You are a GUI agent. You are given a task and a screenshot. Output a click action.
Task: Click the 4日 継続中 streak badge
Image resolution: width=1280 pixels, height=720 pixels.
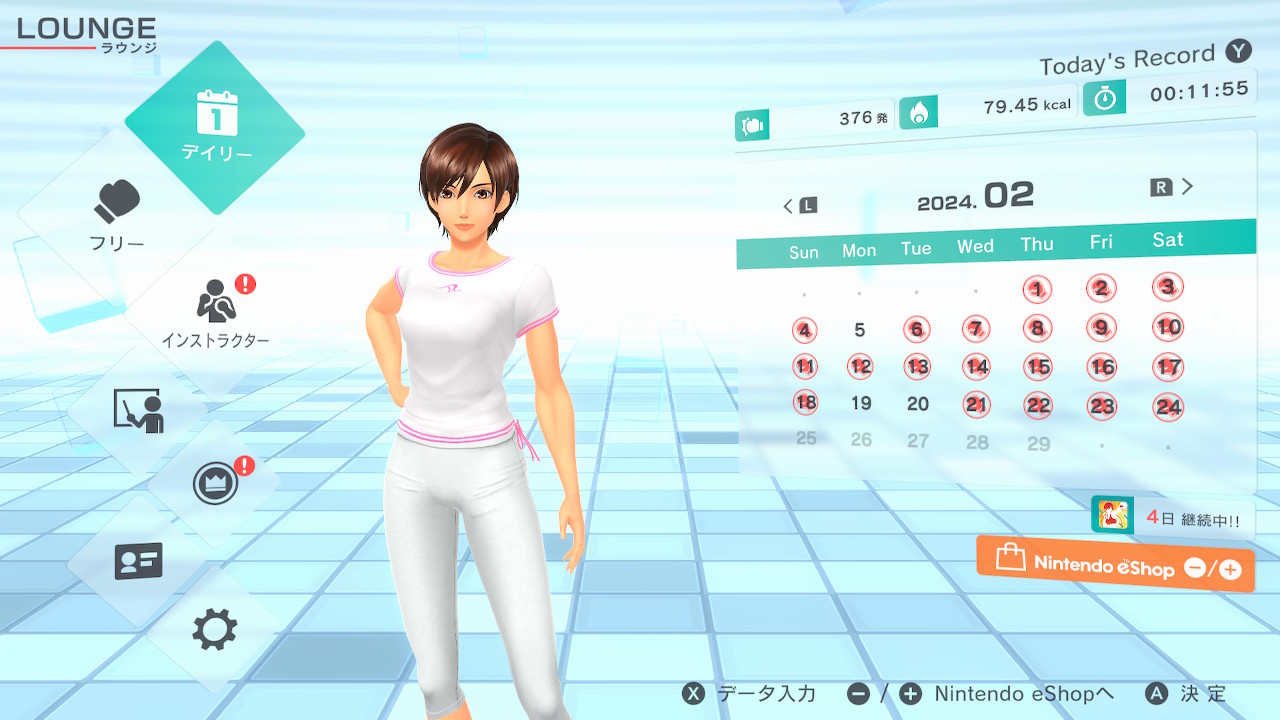point(1173,517)
